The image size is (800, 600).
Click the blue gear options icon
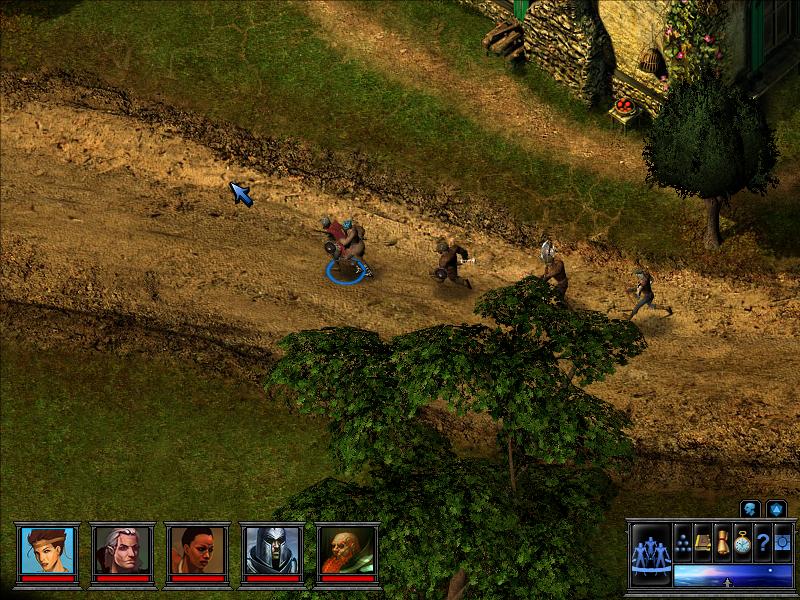(x=781, y=541)
